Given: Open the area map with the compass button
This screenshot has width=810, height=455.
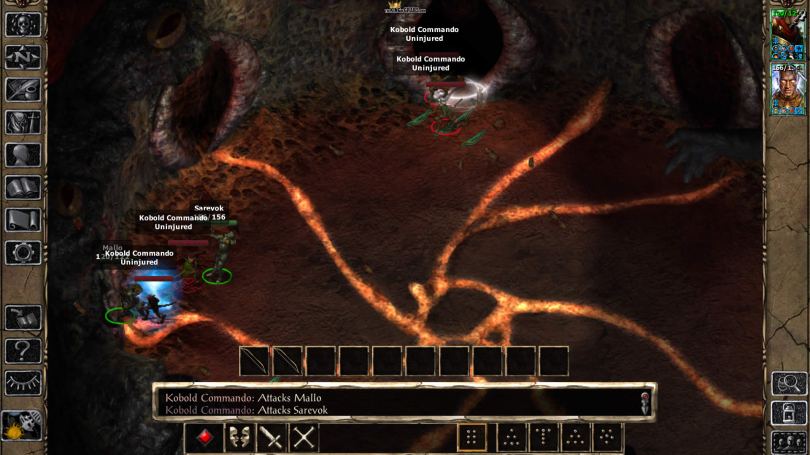Looking at the screenshot, I should (22, 56).
